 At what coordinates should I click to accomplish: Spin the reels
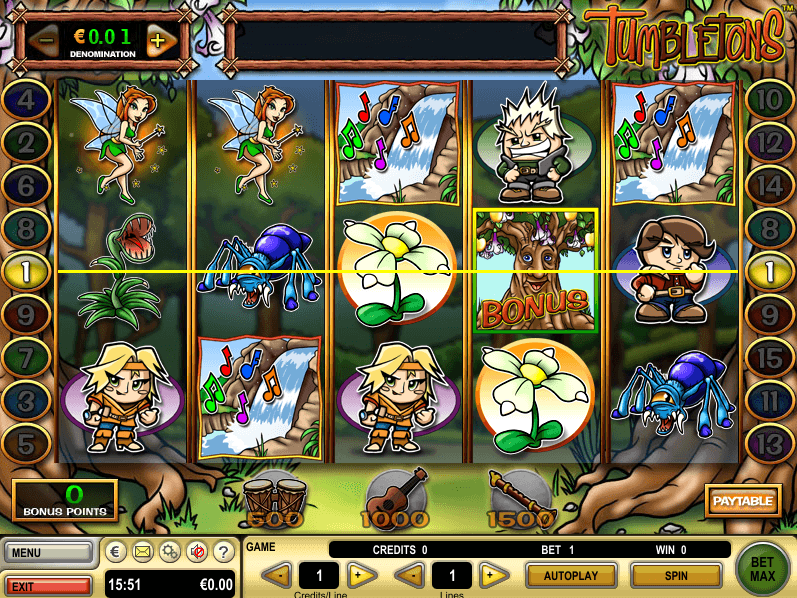(x=676, y=575)
